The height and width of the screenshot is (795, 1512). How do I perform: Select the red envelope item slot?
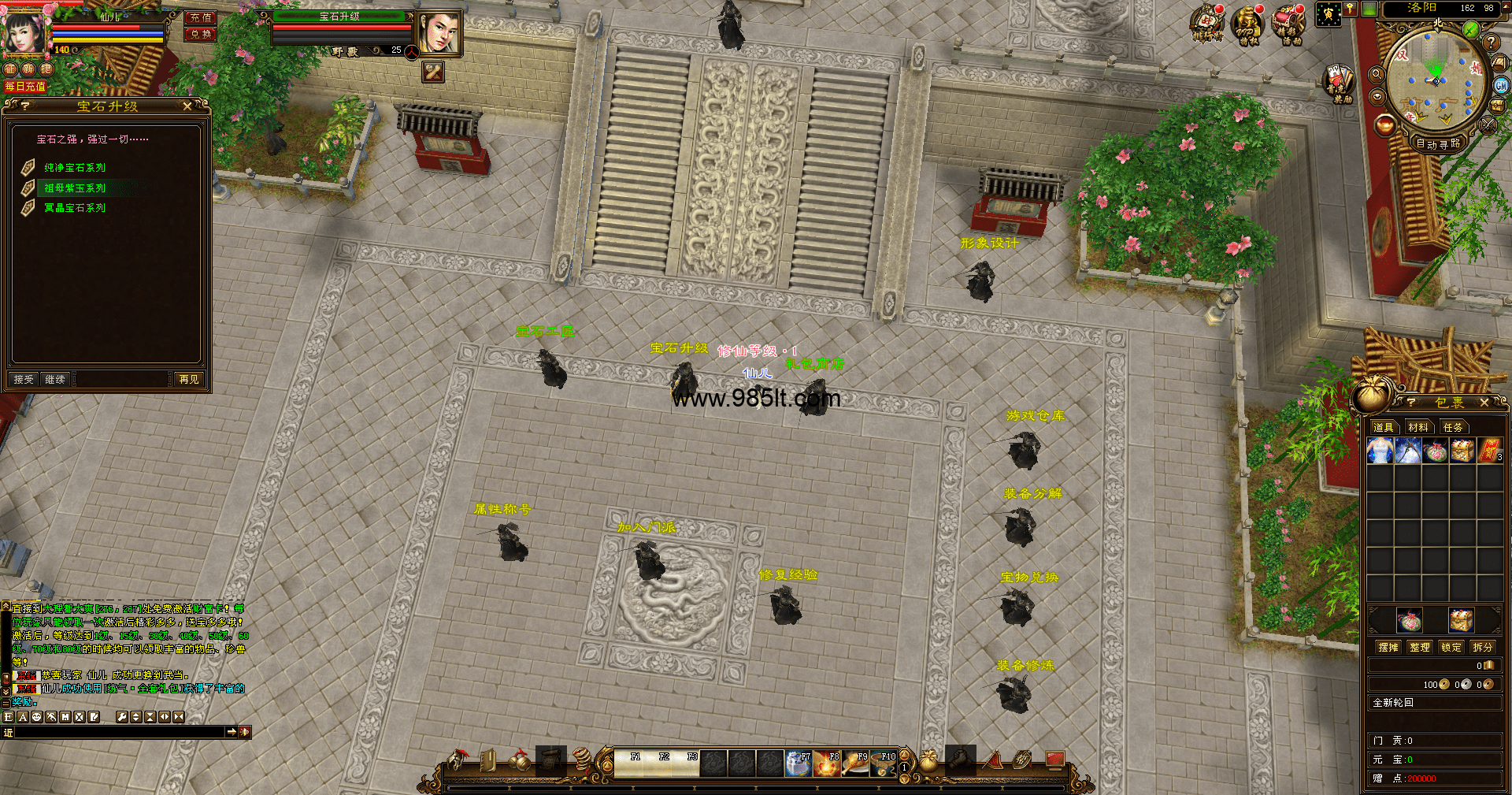click(x=1489, y=451)
